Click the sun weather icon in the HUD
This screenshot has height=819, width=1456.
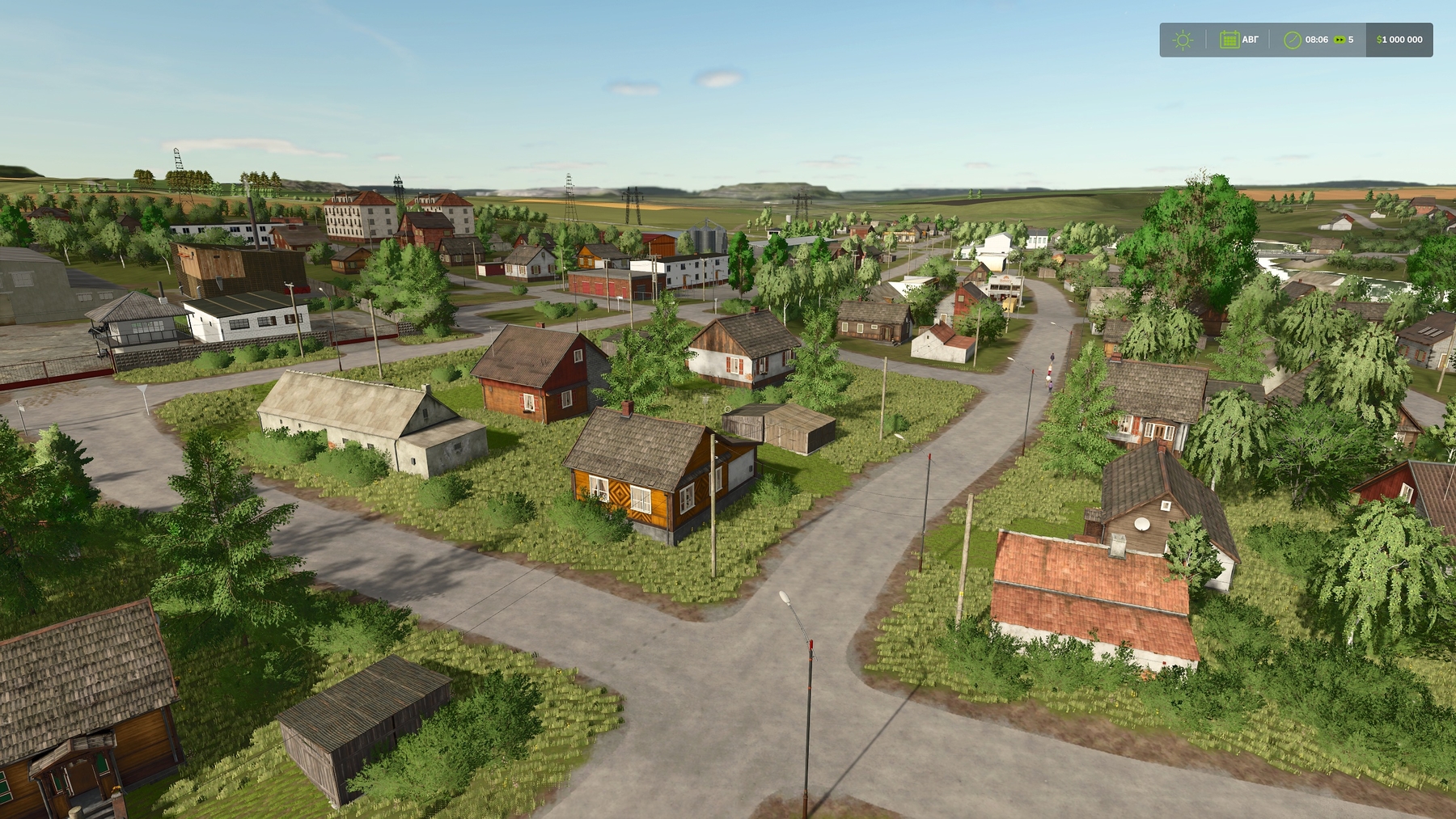(x=1183, y=39)
